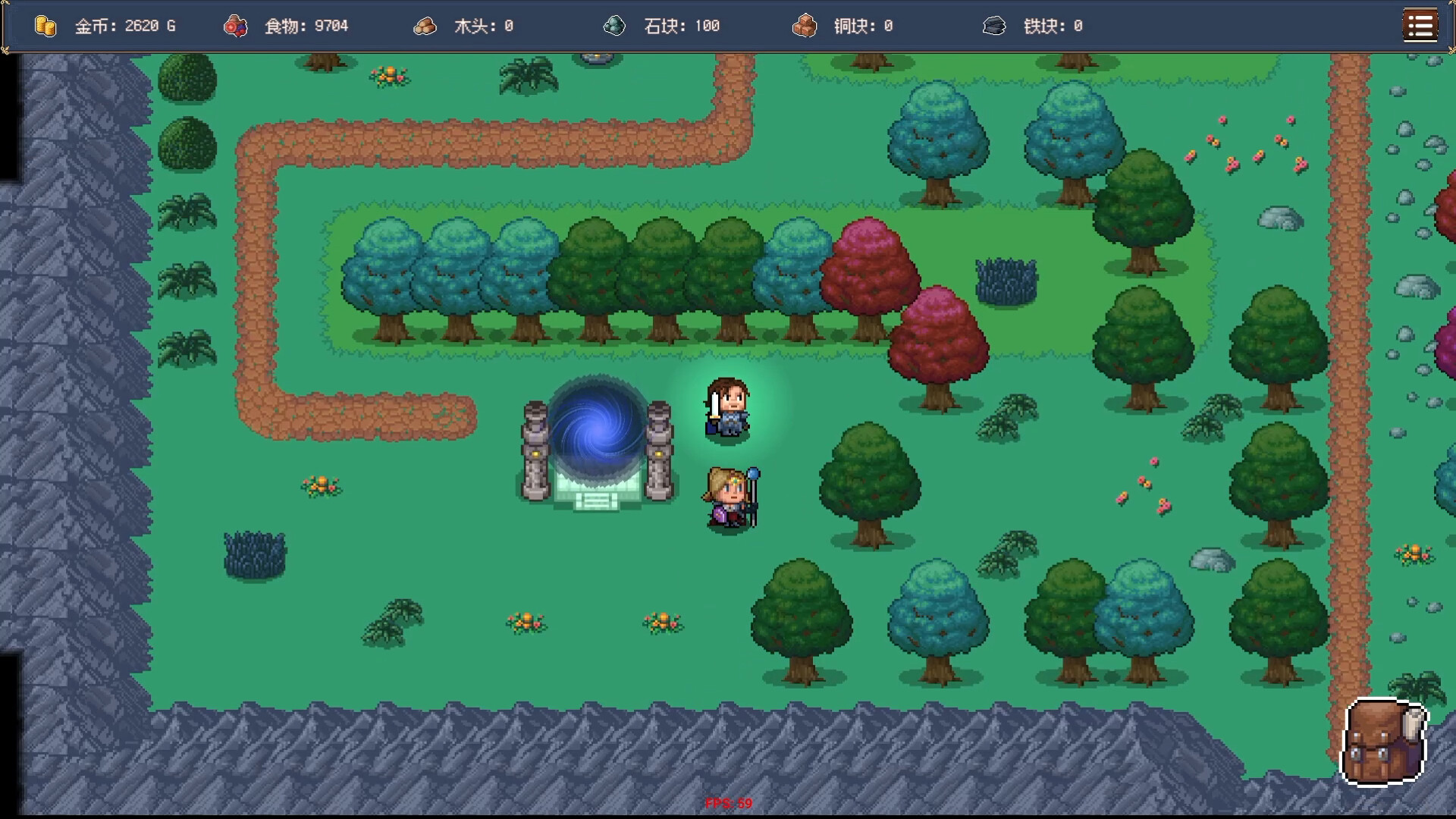Click the stone (石块) resource icon

point(615,26)
